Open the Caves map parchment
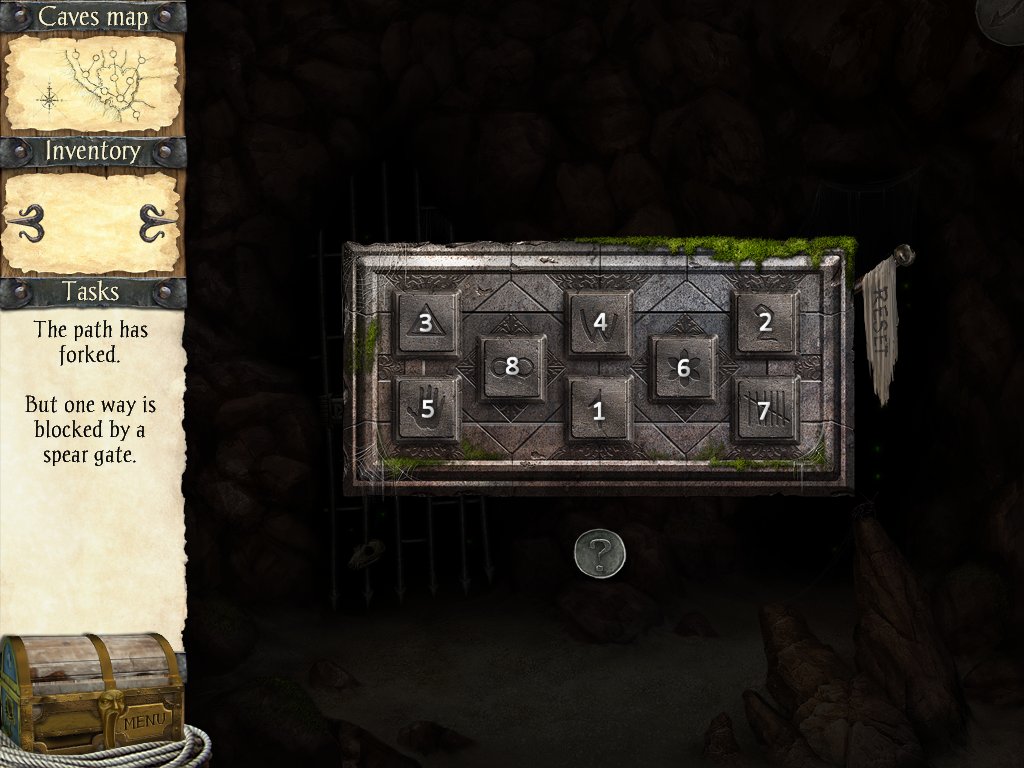This screenshot has height=768, width=1024. point(93,82)
